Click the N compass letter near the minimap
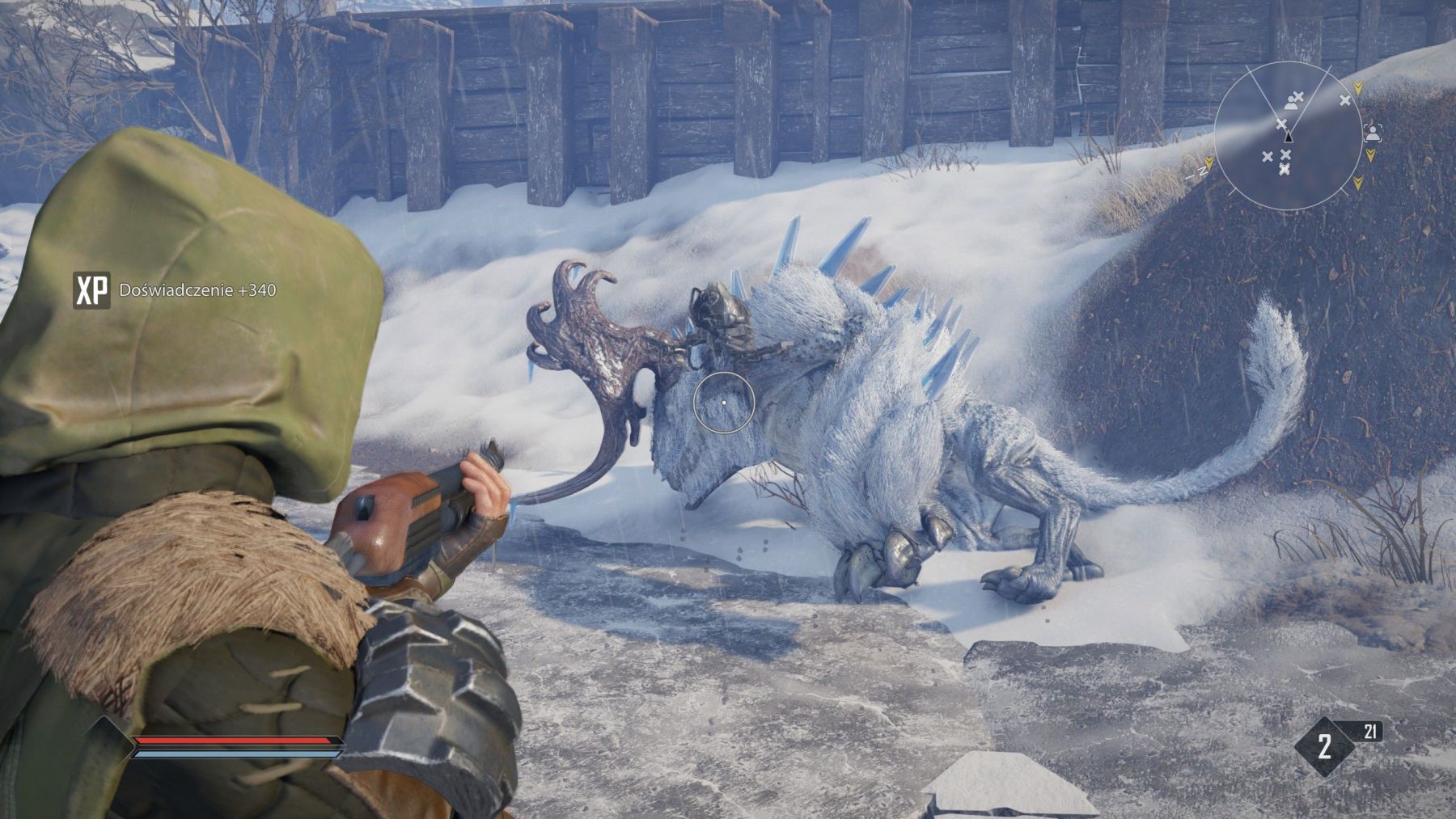This screenshot has height=819, width=1456. [x=1203, y=171]
